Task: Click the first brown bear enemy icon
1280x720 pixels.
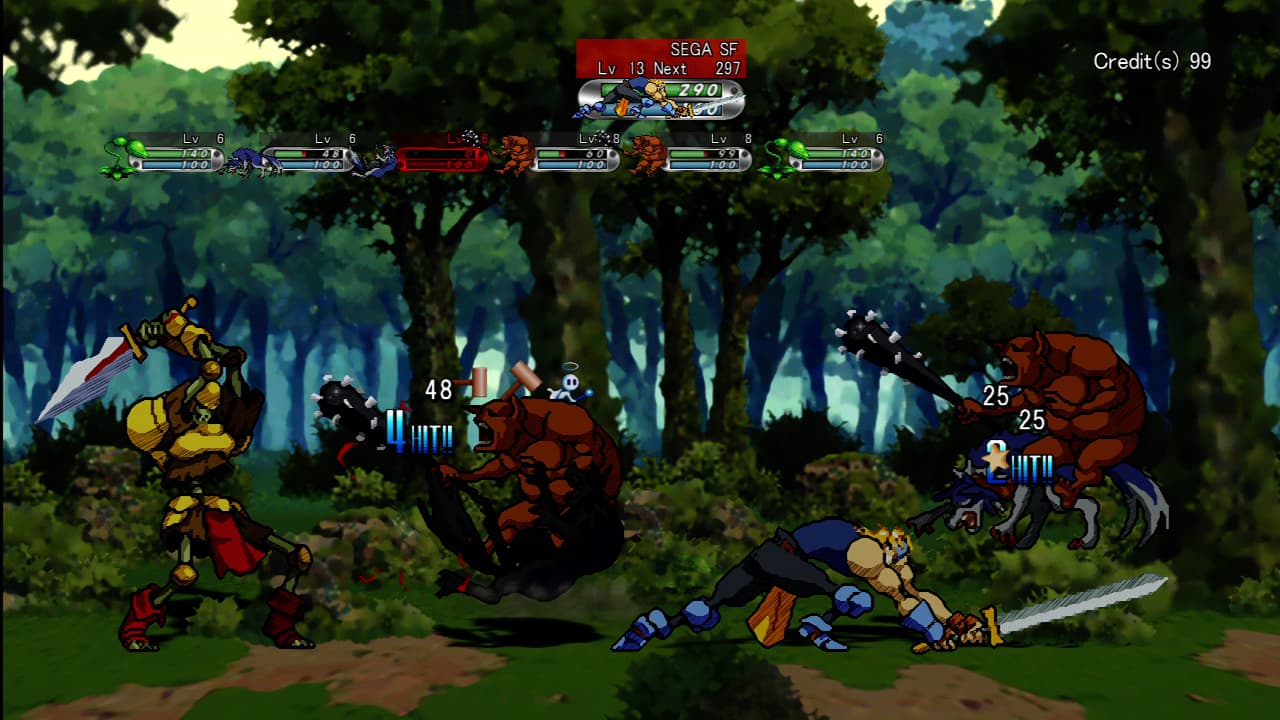Action: tap(514, 155)
